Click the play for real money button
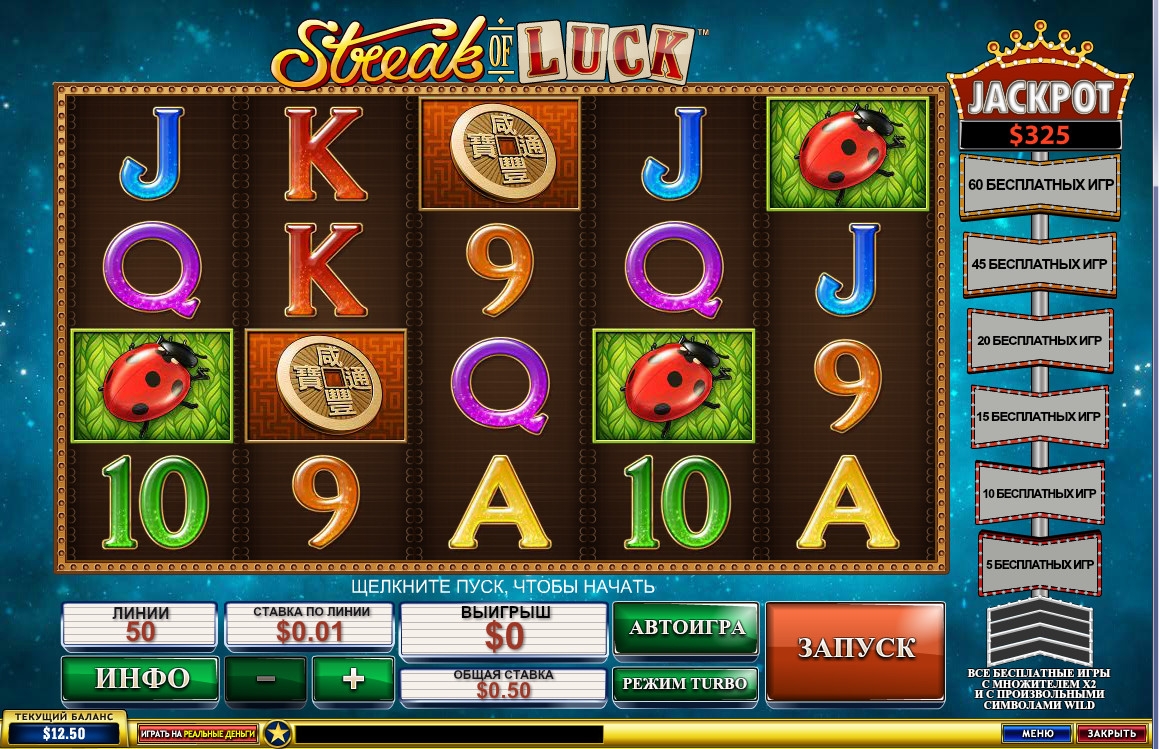Viewport: 1159px width, 749px height. [x=198, y=734]
